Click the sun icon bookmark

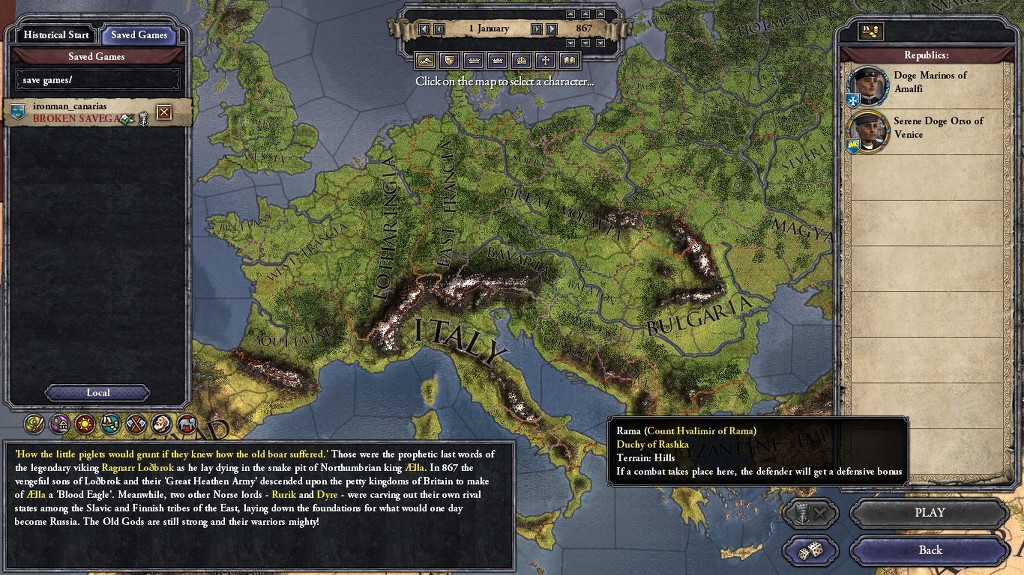point(86,424)
